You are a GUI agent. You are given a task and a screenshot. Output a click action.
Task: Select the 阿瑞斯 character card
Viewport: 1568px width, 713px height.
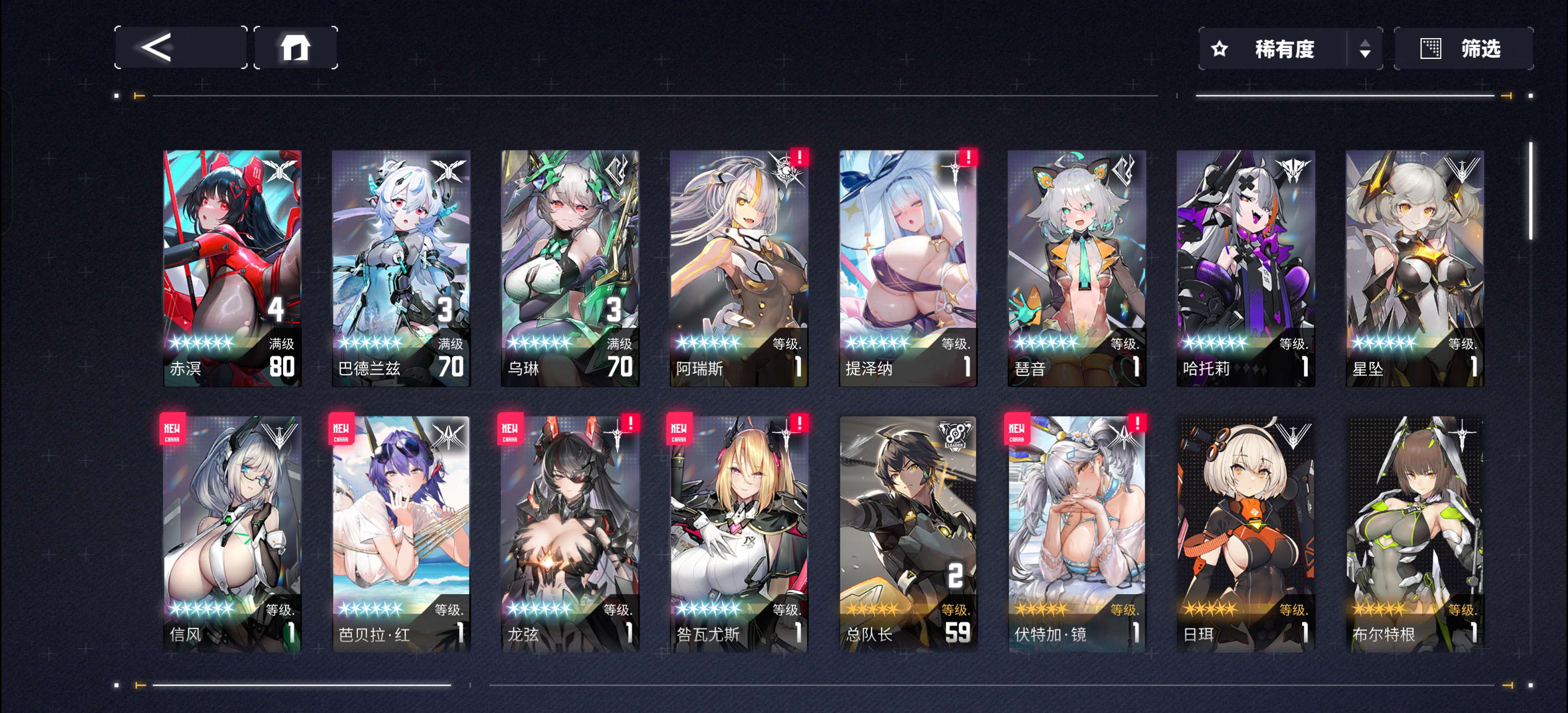tap(739, 268)
